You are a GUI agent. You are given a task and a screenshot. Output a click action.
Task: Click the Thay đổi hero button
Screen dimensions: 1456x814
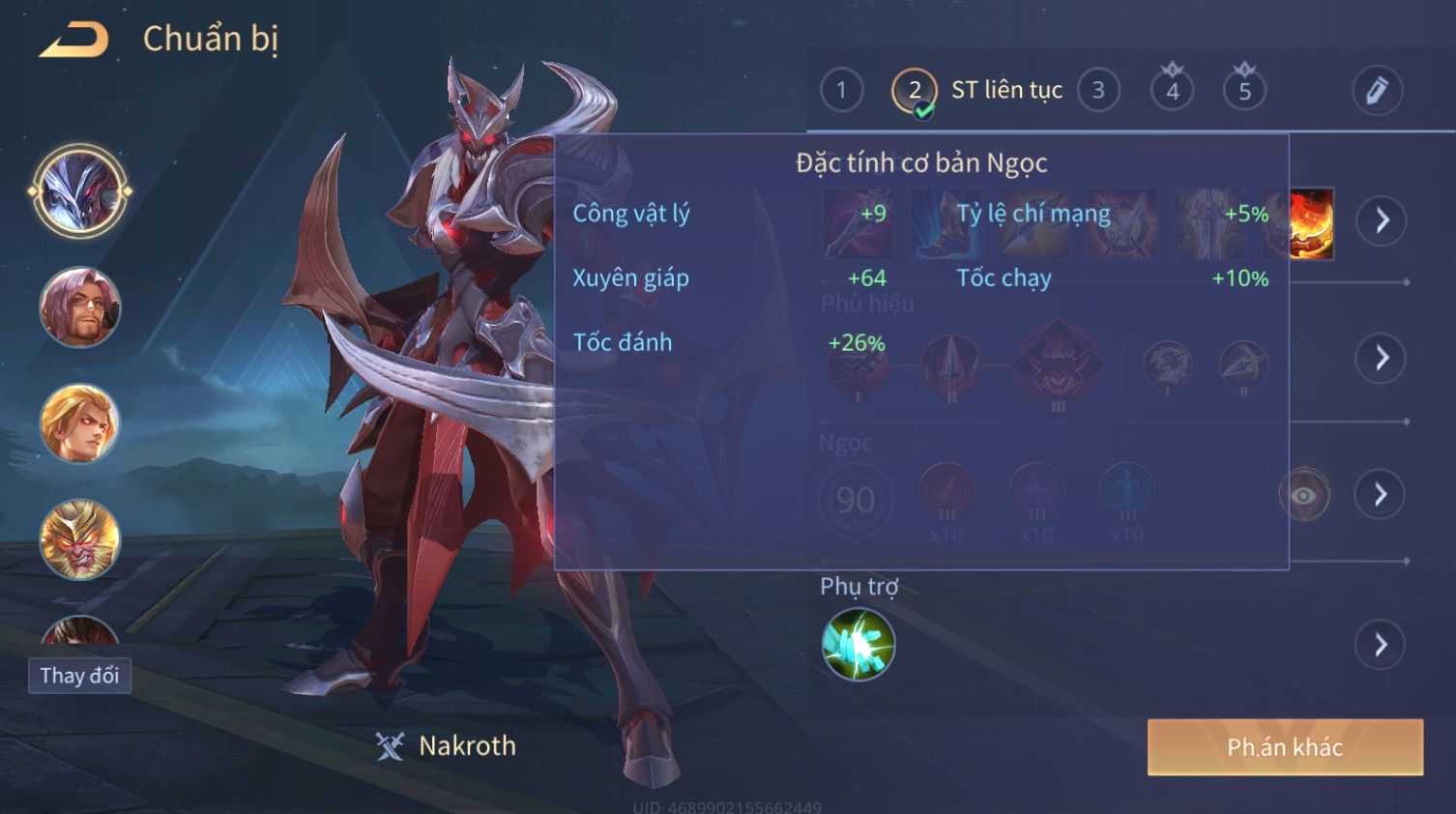[x=79, y=676]
